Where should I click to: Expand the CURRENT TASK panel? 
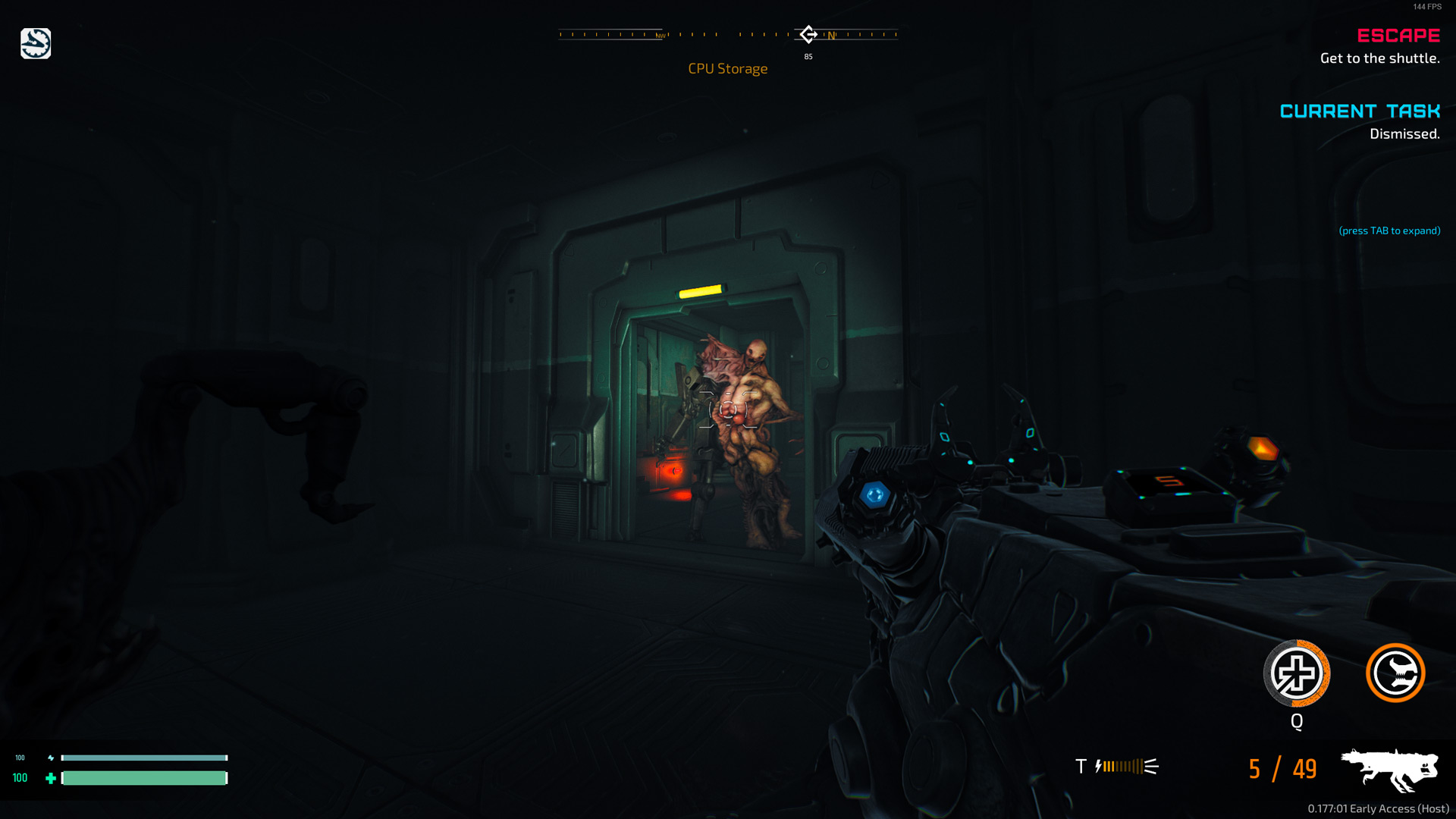point(1359,111)
